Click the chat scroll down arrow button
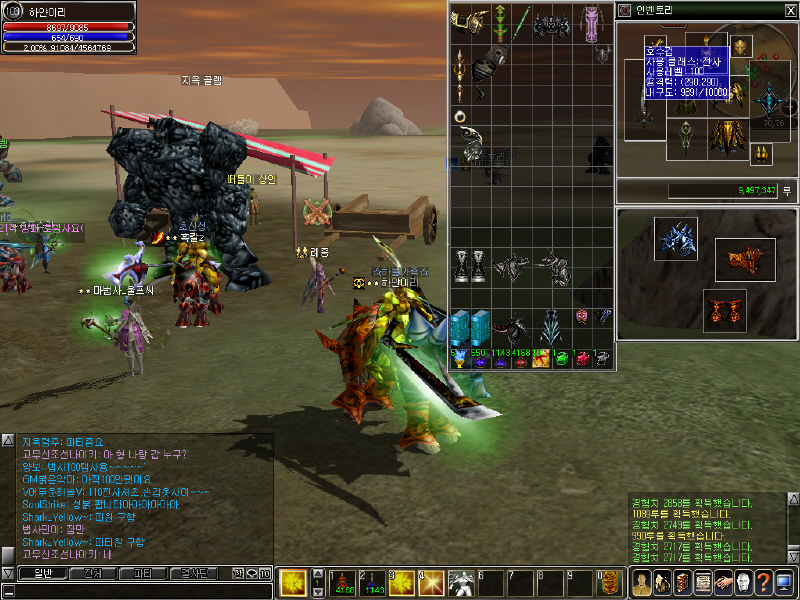The image size is (800, 600). pos(8,573)
